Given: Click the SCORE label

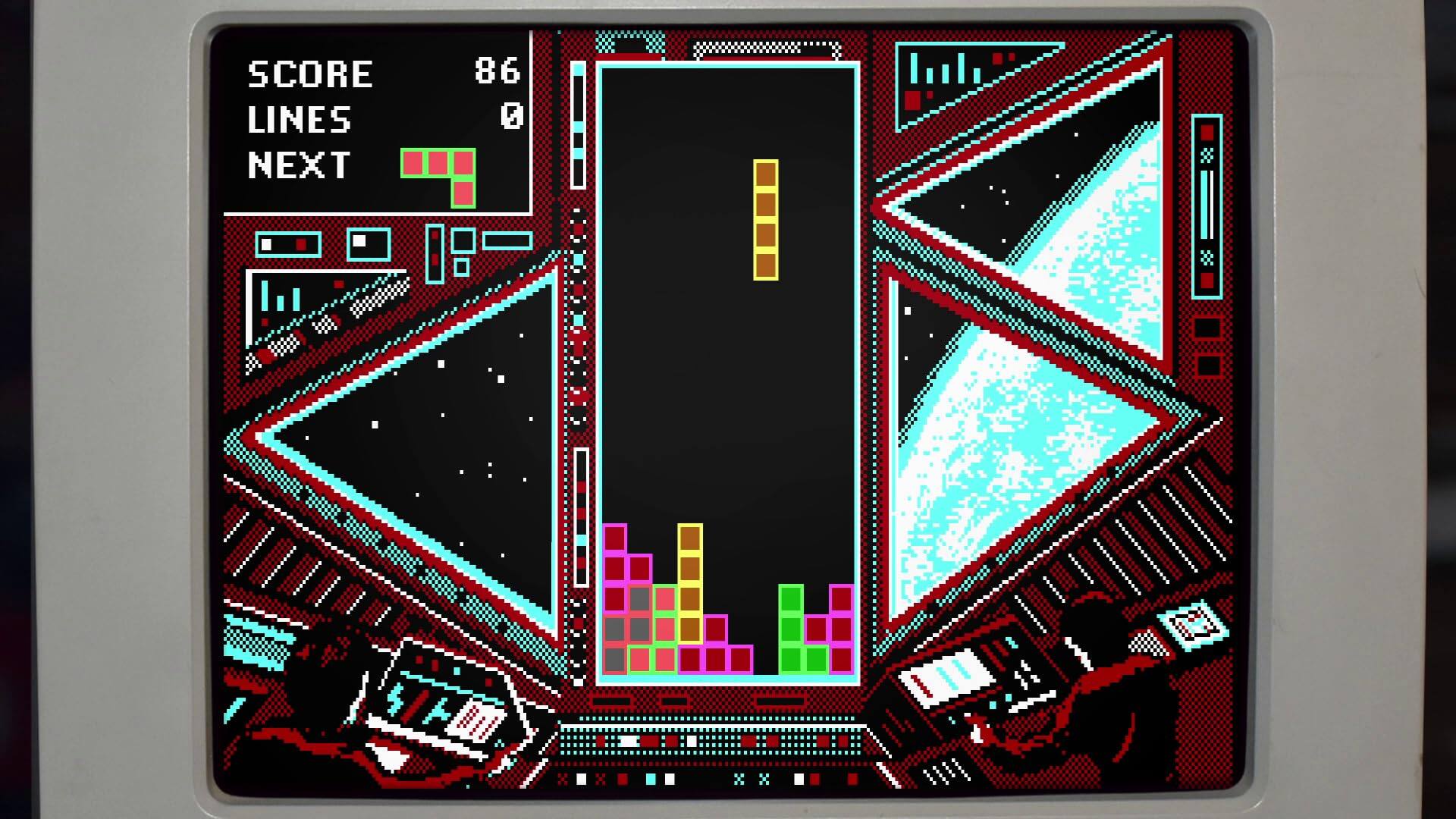Looking at the screenshot, I should (x=311, y=72).
